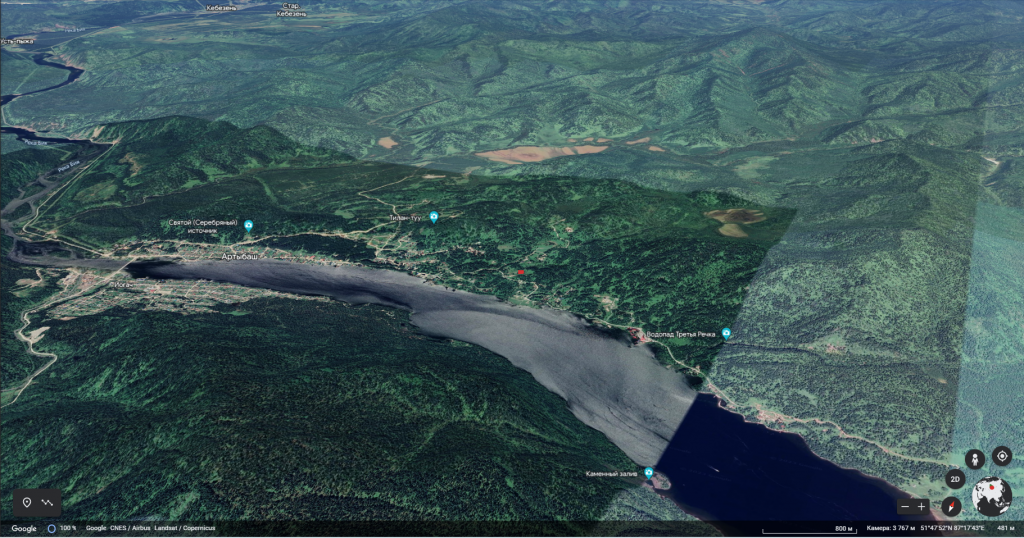
Task: Open the Каменный залив map marker
Action: [x=649, y=472]
